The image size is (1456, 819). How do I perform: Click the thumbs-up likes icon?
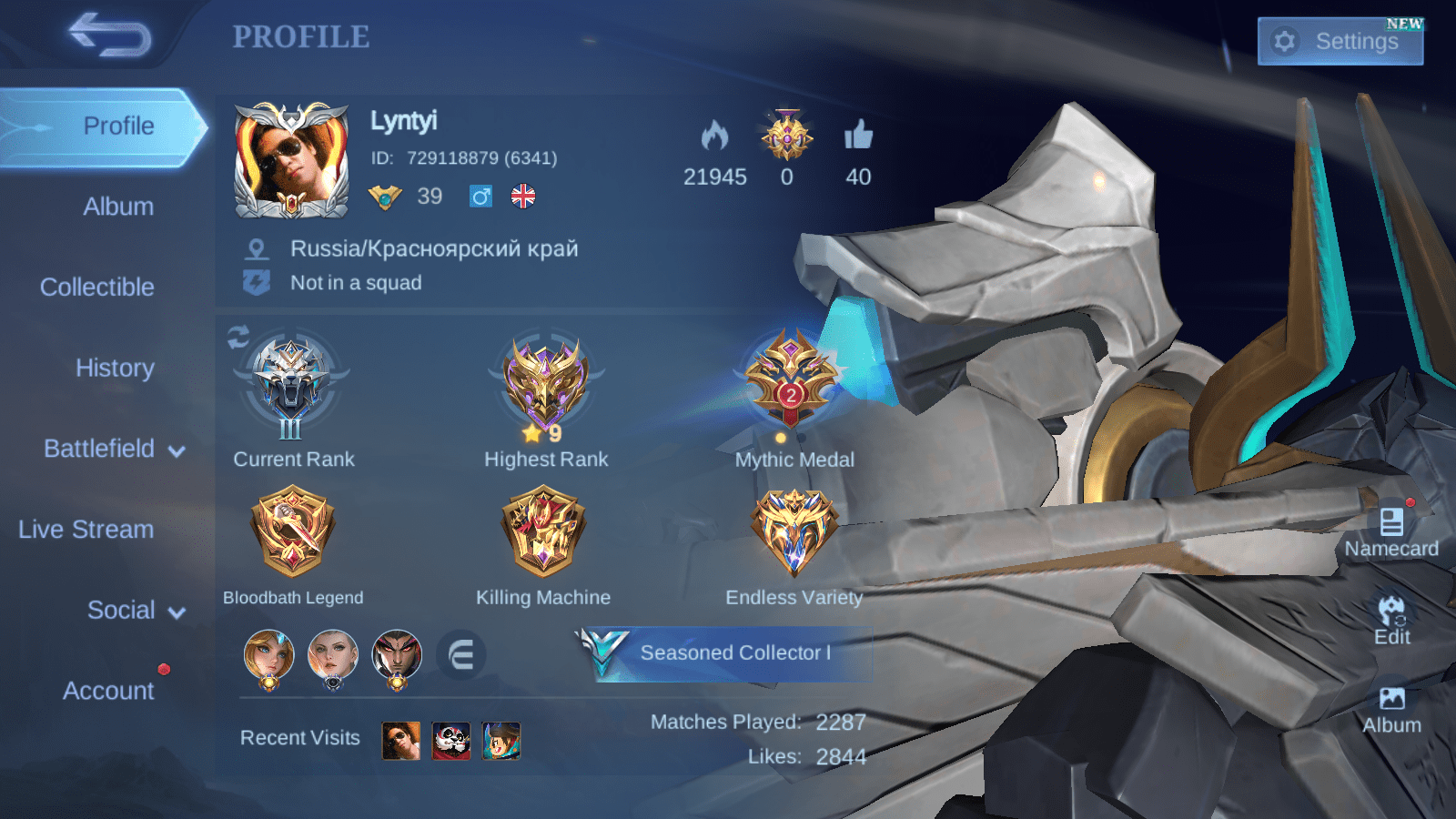858,138
